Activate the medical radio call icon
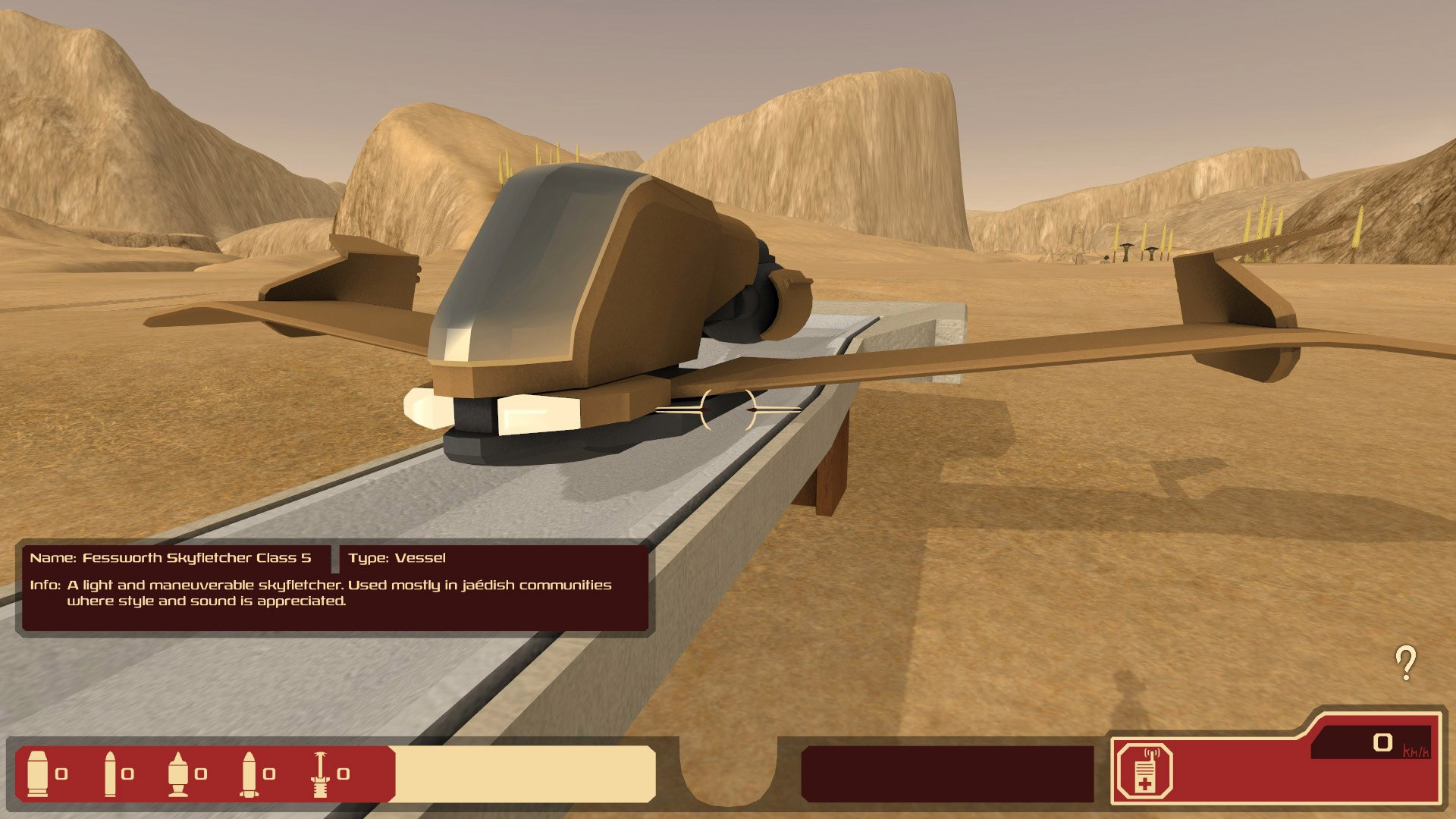 (x=1144, y=773)
